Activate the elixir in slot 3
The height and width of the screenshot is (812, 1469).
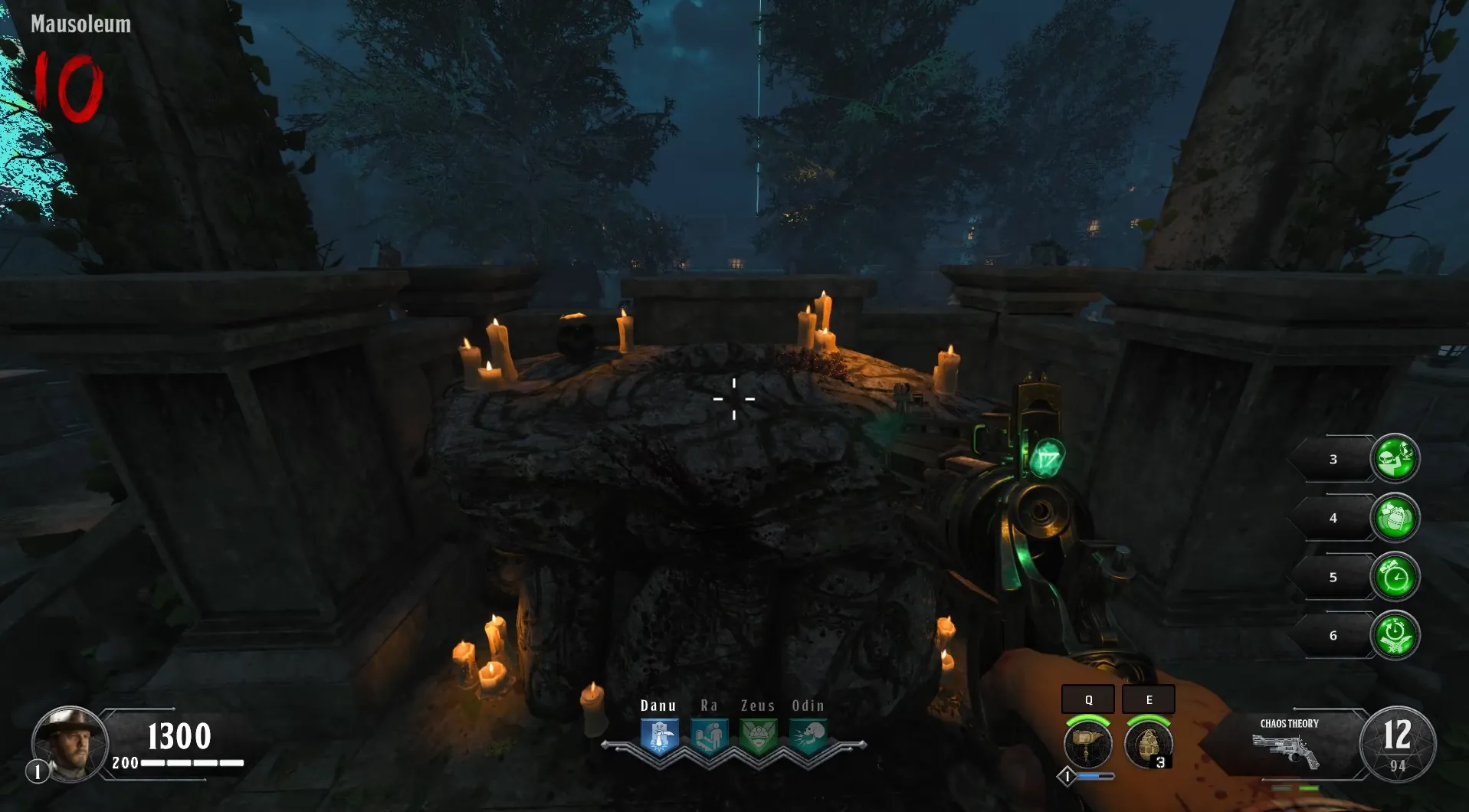click(x=1395, y=459)
